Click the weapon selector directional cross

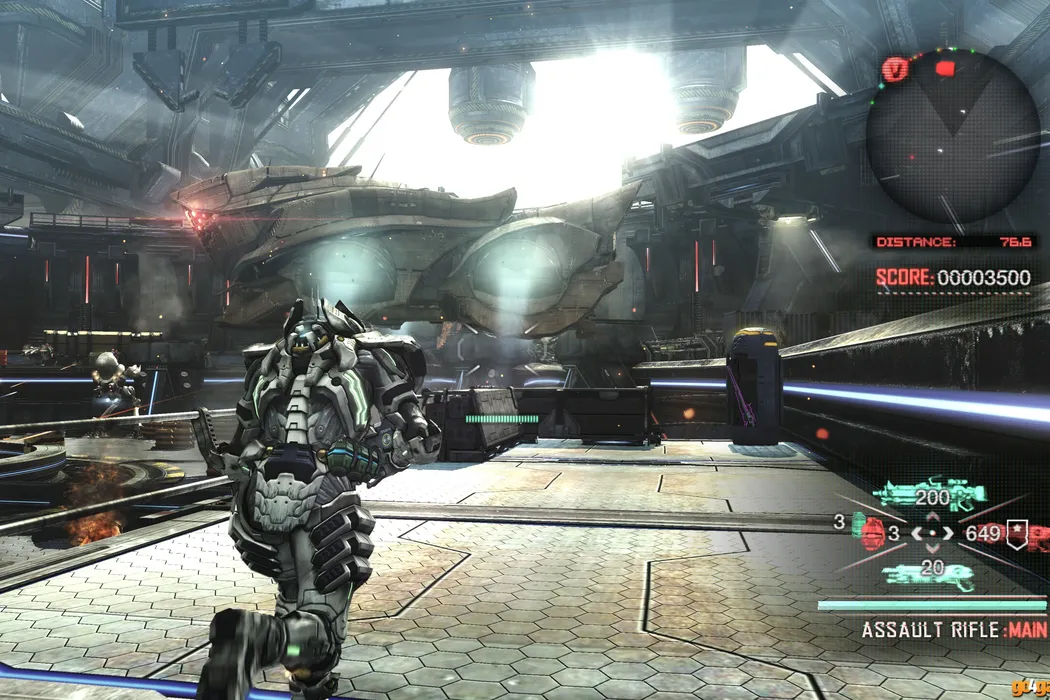(x=933, y=534)
